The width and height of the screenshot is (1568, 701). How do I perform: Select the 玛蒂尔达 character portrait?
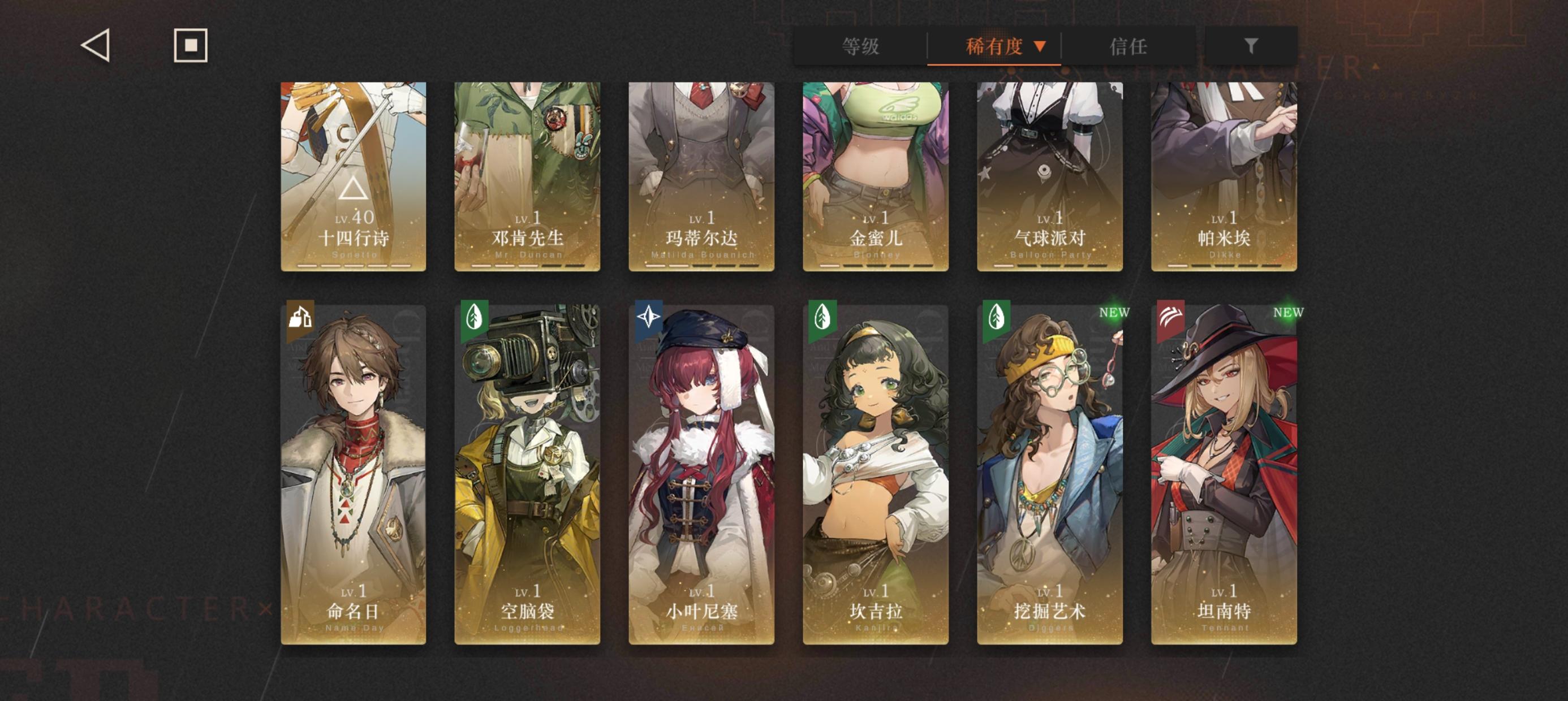(701, 176)
